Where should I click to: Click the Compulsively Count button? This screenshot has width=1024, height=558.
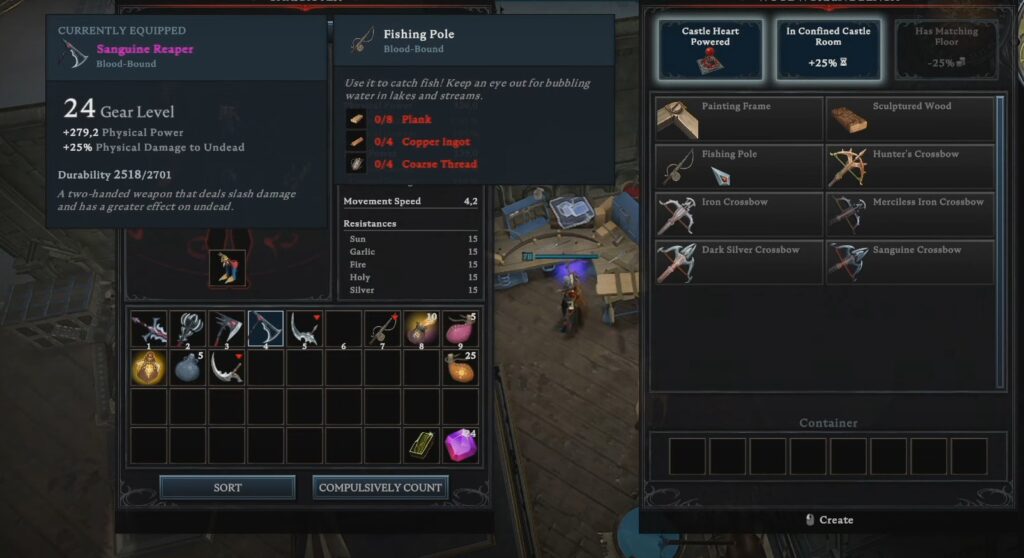(x=380, y=487)
